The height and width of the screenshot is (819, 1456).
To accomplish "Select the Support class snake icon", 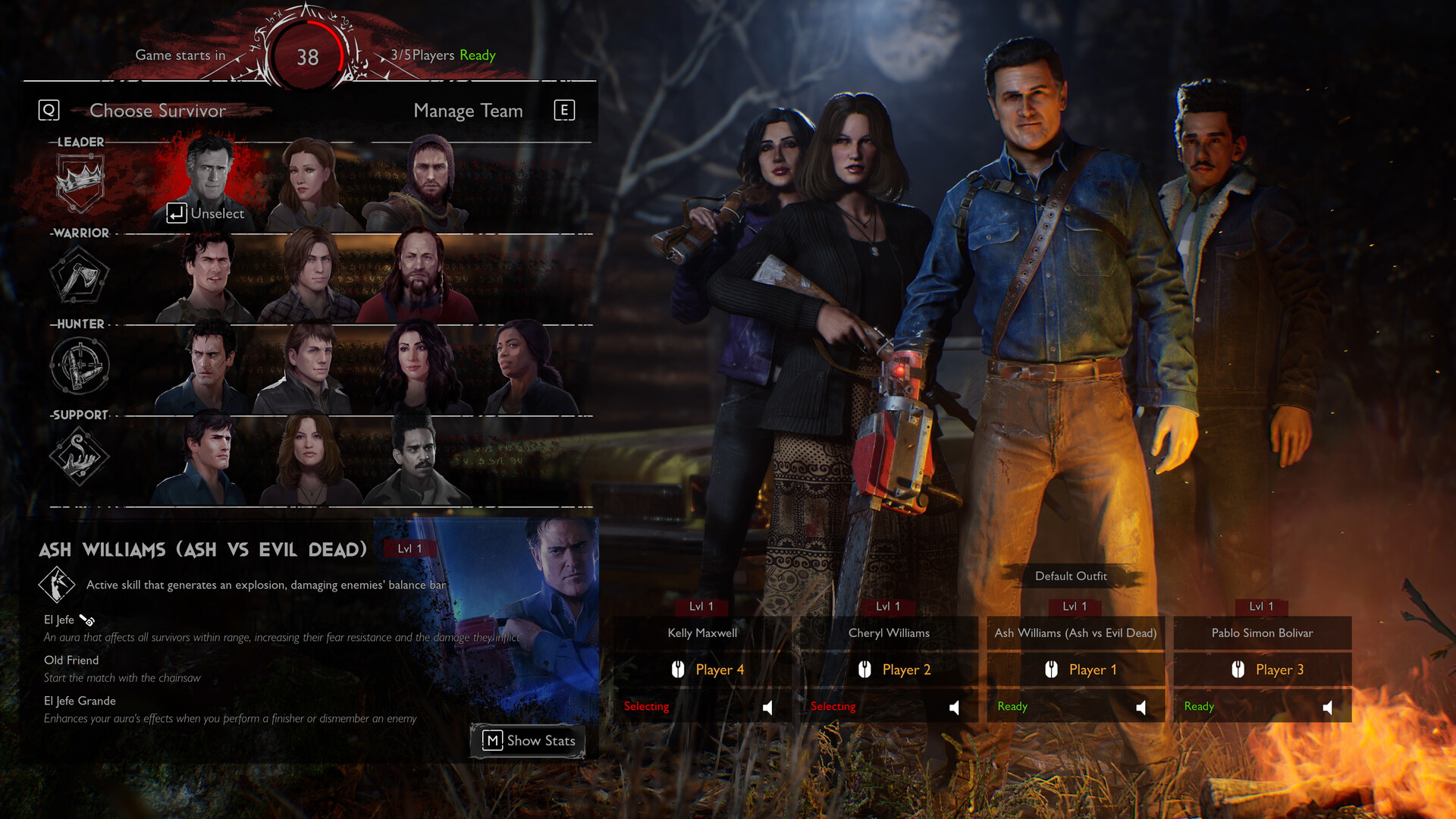I will [78, 456].
